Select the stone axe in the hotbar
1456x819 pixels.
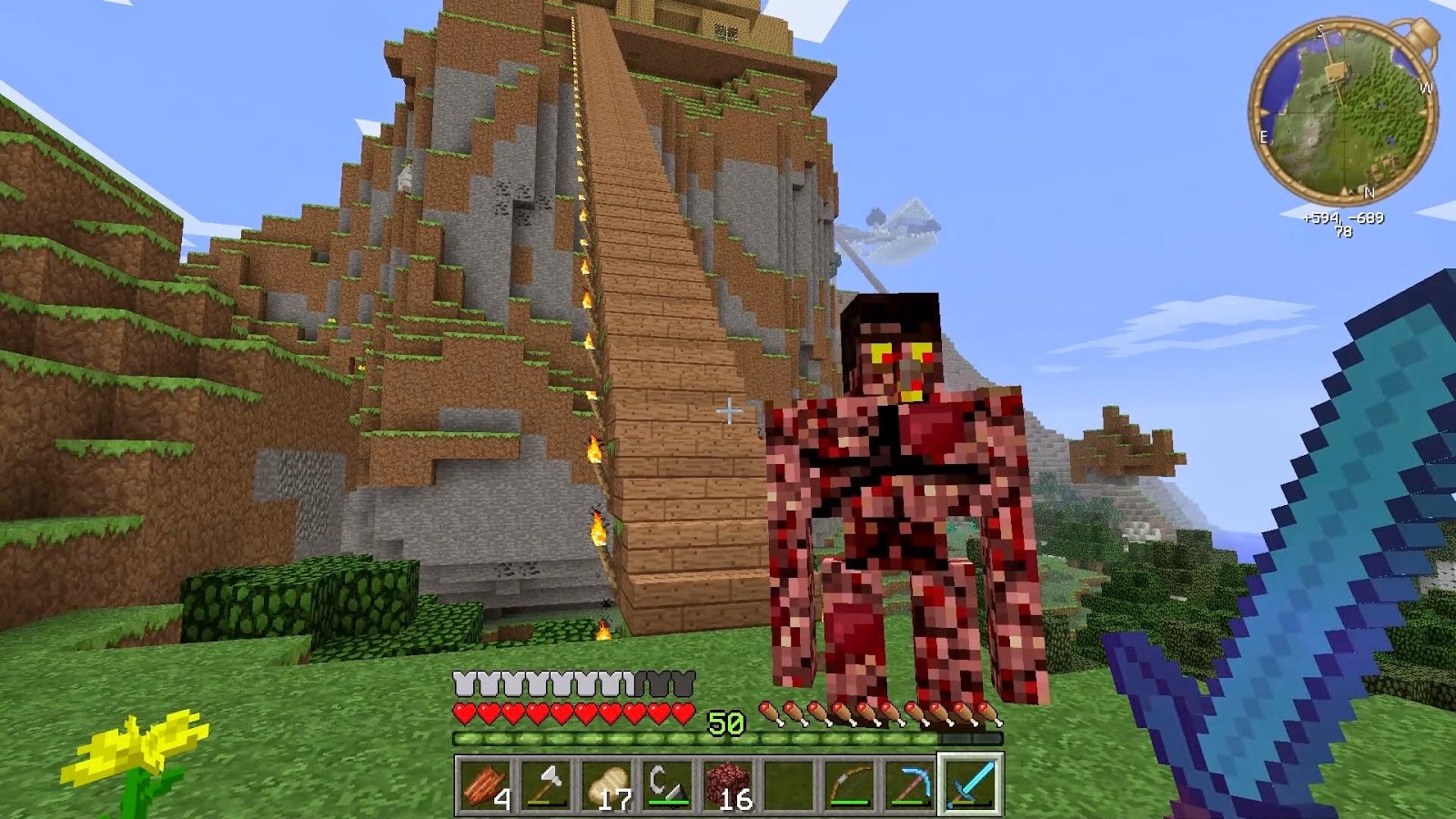point(546,790)
